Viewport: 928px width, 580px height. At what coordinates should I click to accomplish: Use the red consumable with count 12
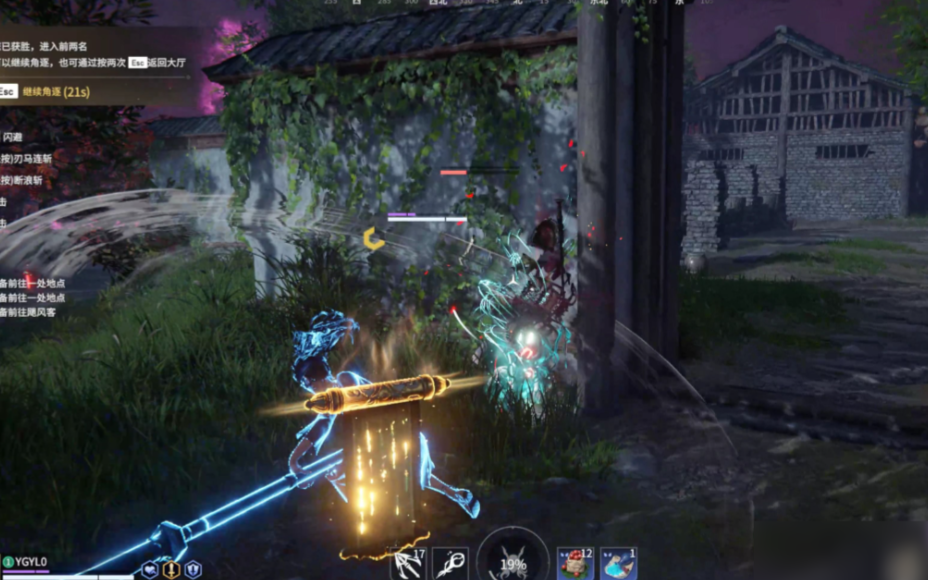575,564
